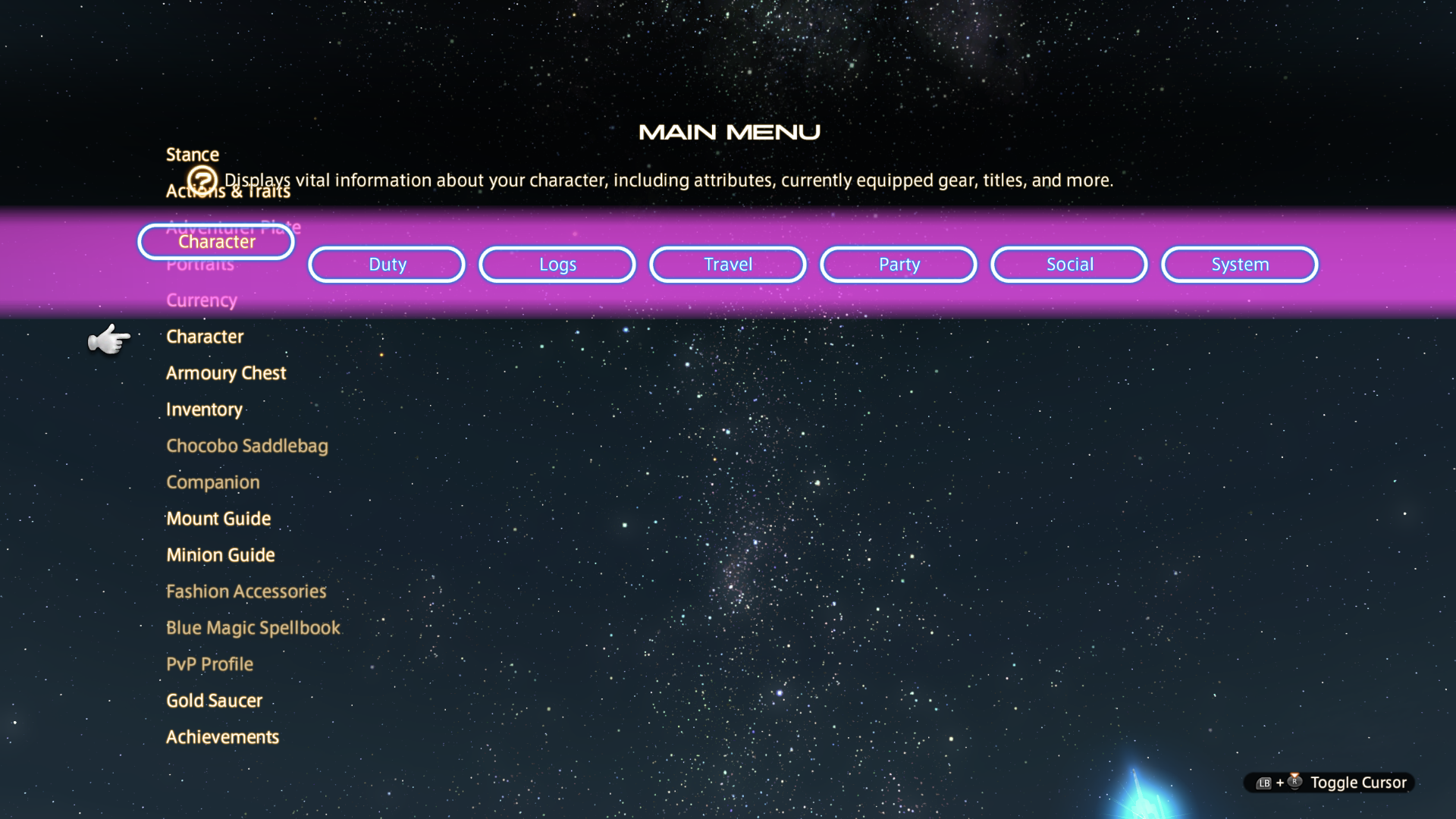Screen dimensions: 1456x819
Task: Open the Armoury Chest
Action: (226, 372)
